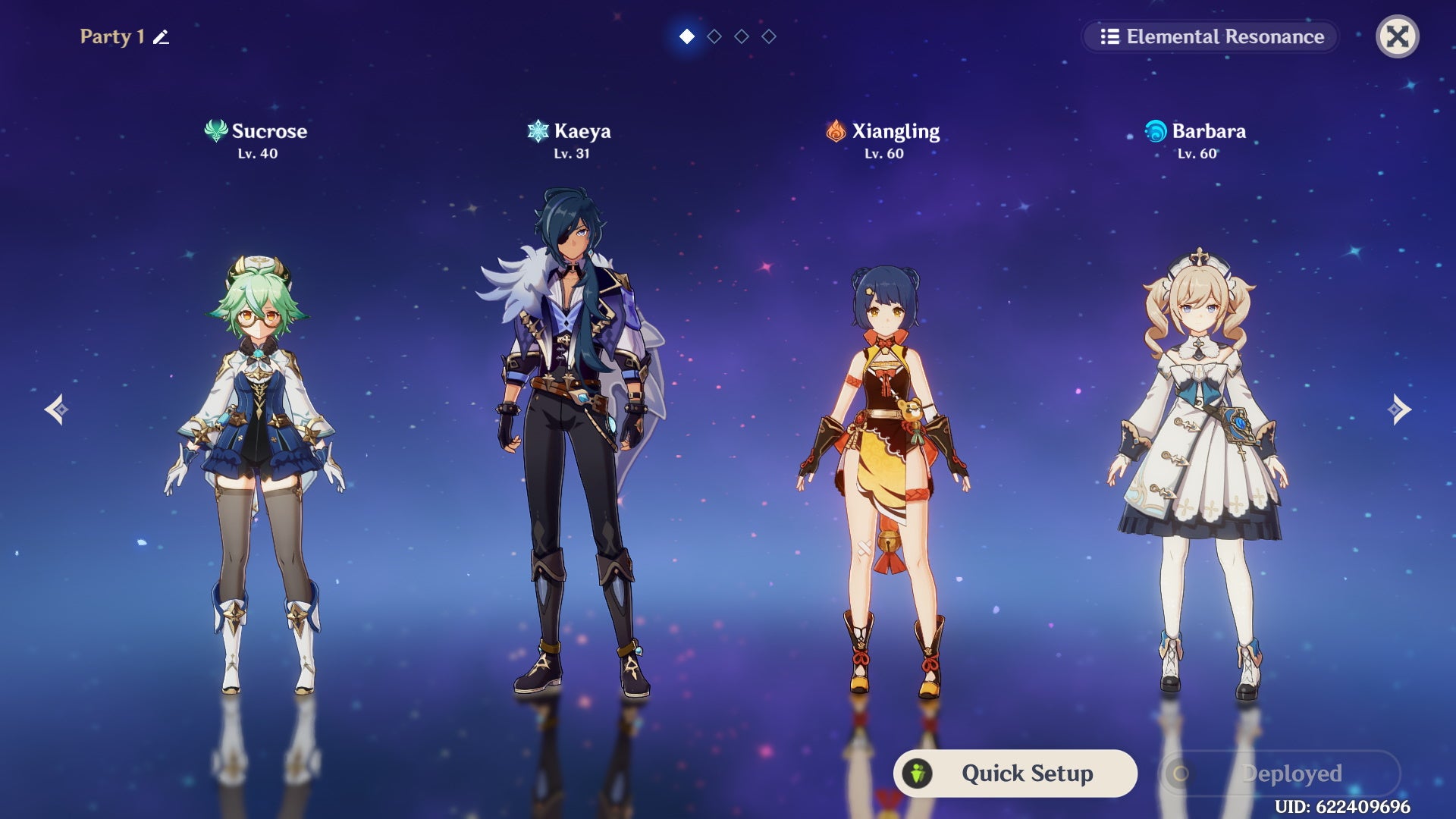This screenshot has height=819, width=1456.
Task: Select the second page diamond indicator
Action: (714, 35)
